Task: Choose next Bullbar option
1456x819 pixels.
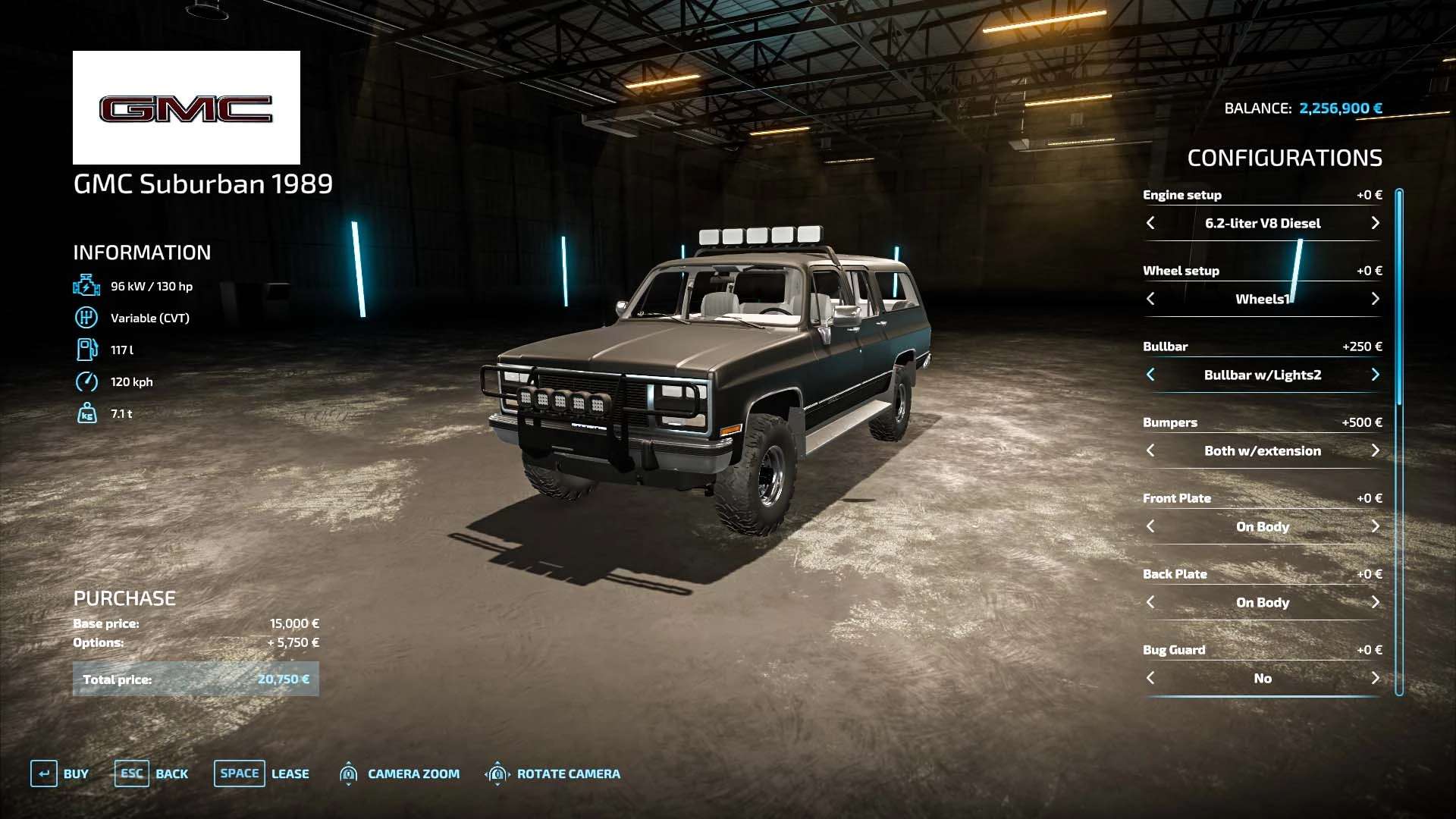Action: point(1375,375)
